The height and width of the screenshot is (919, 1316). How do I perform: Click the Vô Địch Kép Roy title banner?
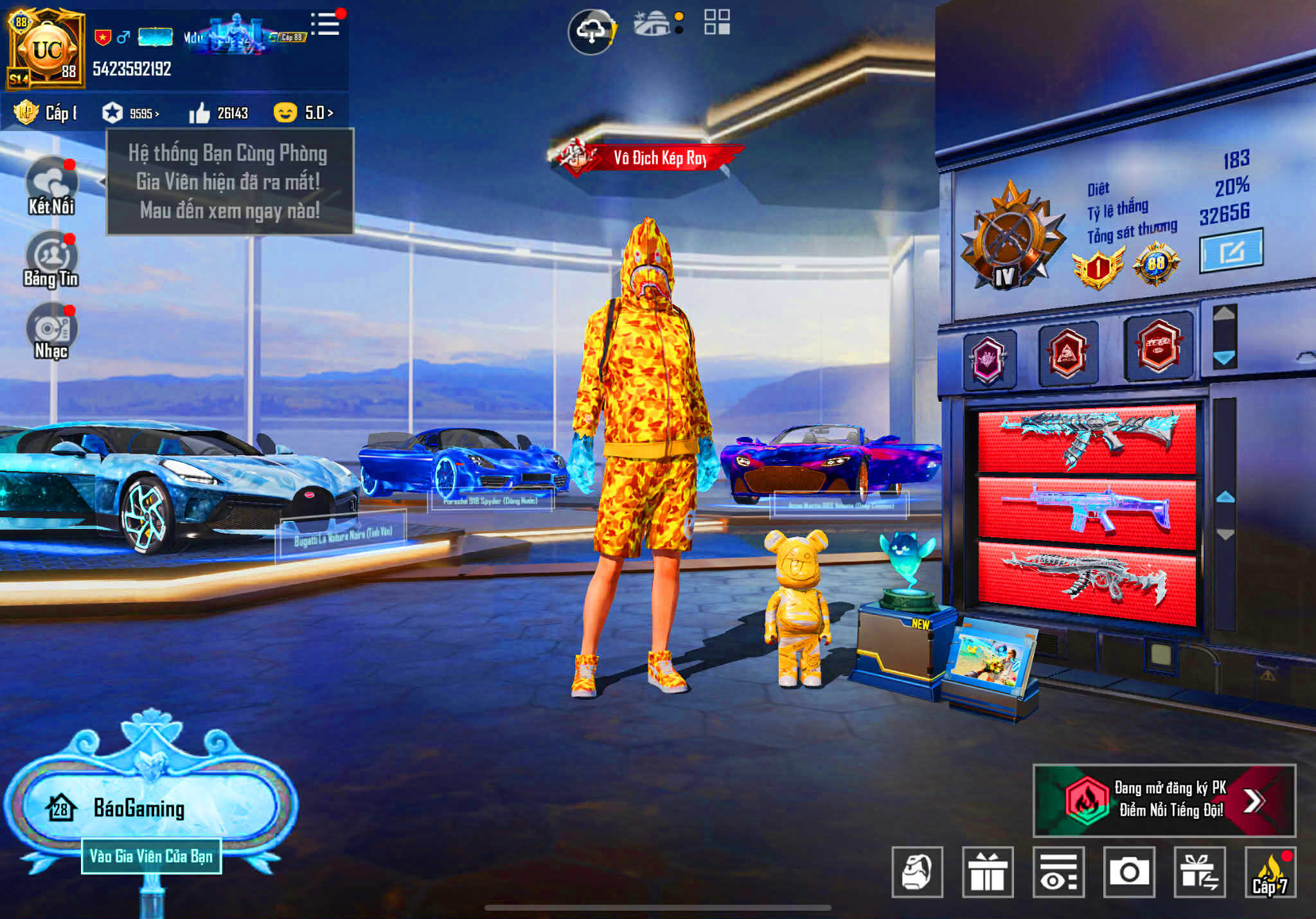(x=648, y=157)
